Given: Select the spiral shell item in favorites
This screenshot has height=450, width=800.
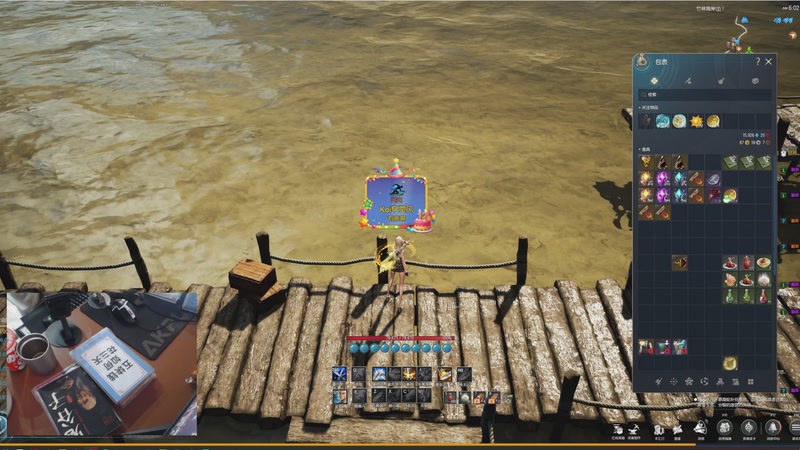Looking at the screenshot, I should [662, 121].
